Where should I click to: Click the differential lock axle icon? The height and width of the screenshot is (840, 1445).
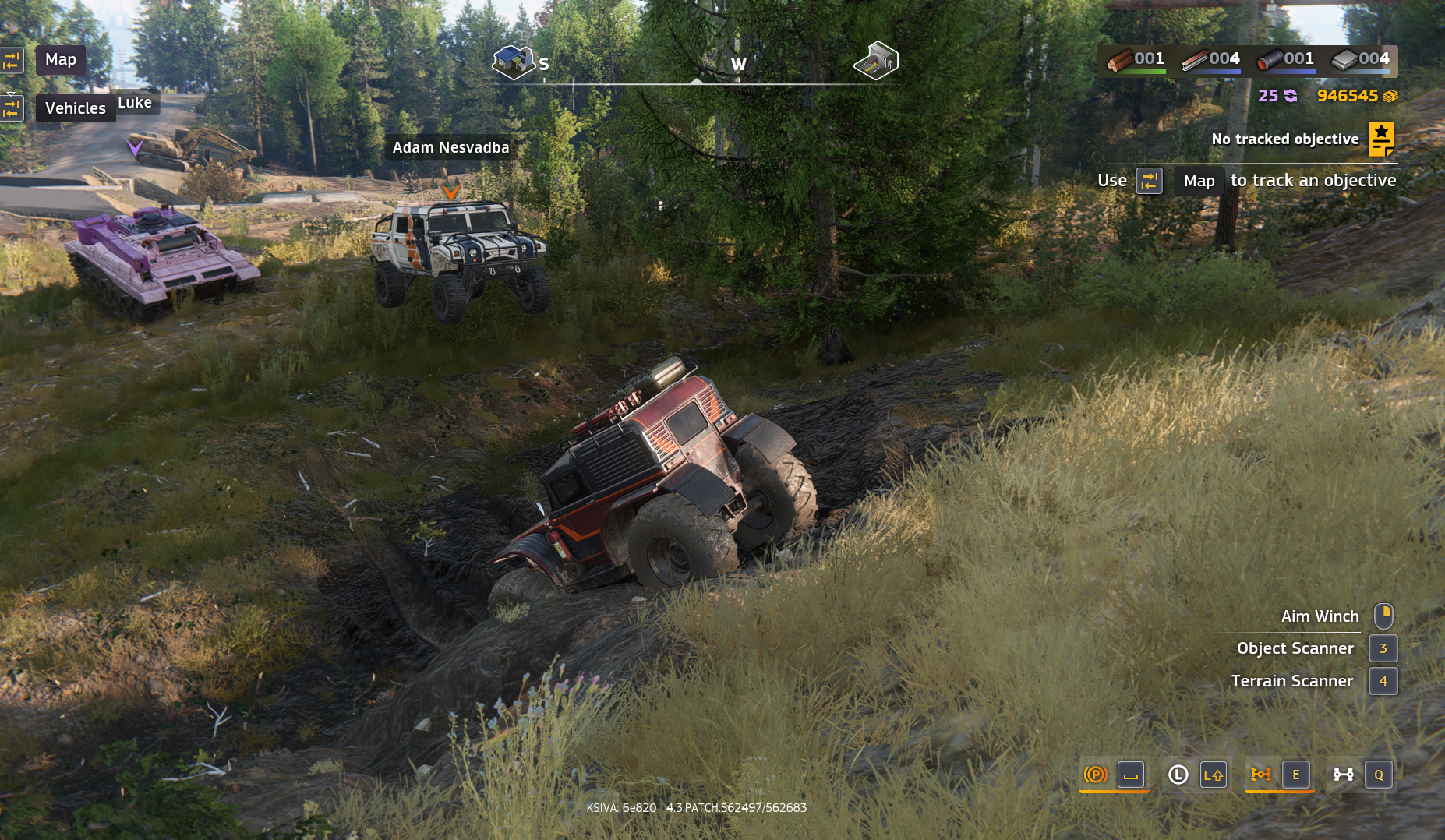[x=1343, y=775]
